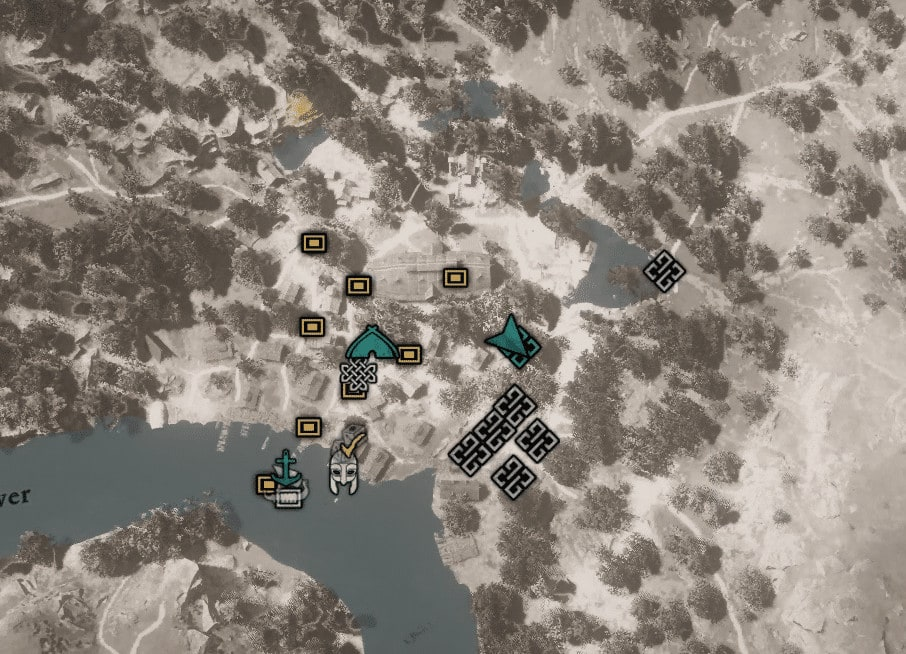Click the teal arrow player position marker
906x654 pixels.
point(513,340)
